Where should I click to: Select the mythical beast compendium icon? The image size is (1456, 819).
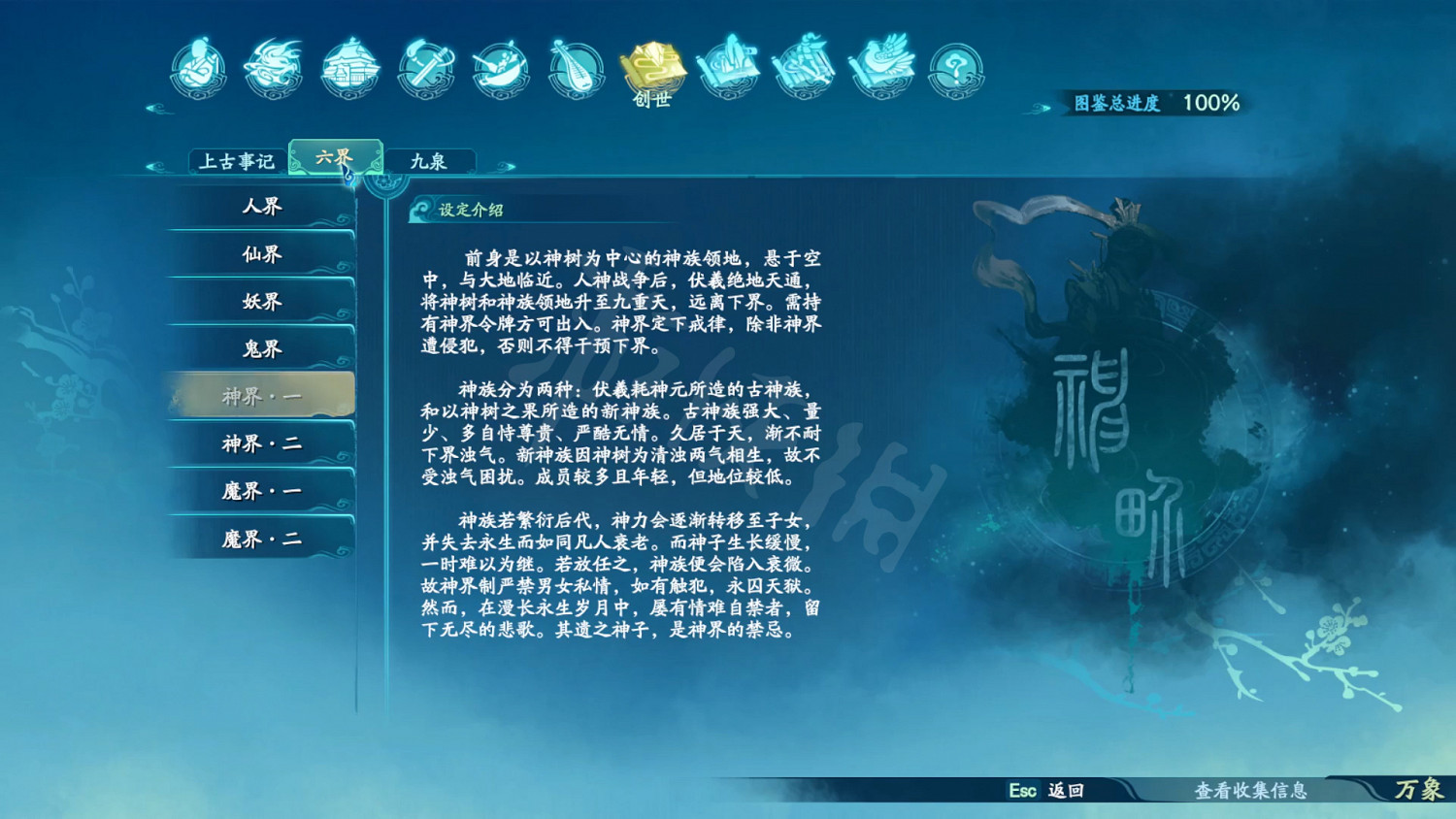coord(273,66)
